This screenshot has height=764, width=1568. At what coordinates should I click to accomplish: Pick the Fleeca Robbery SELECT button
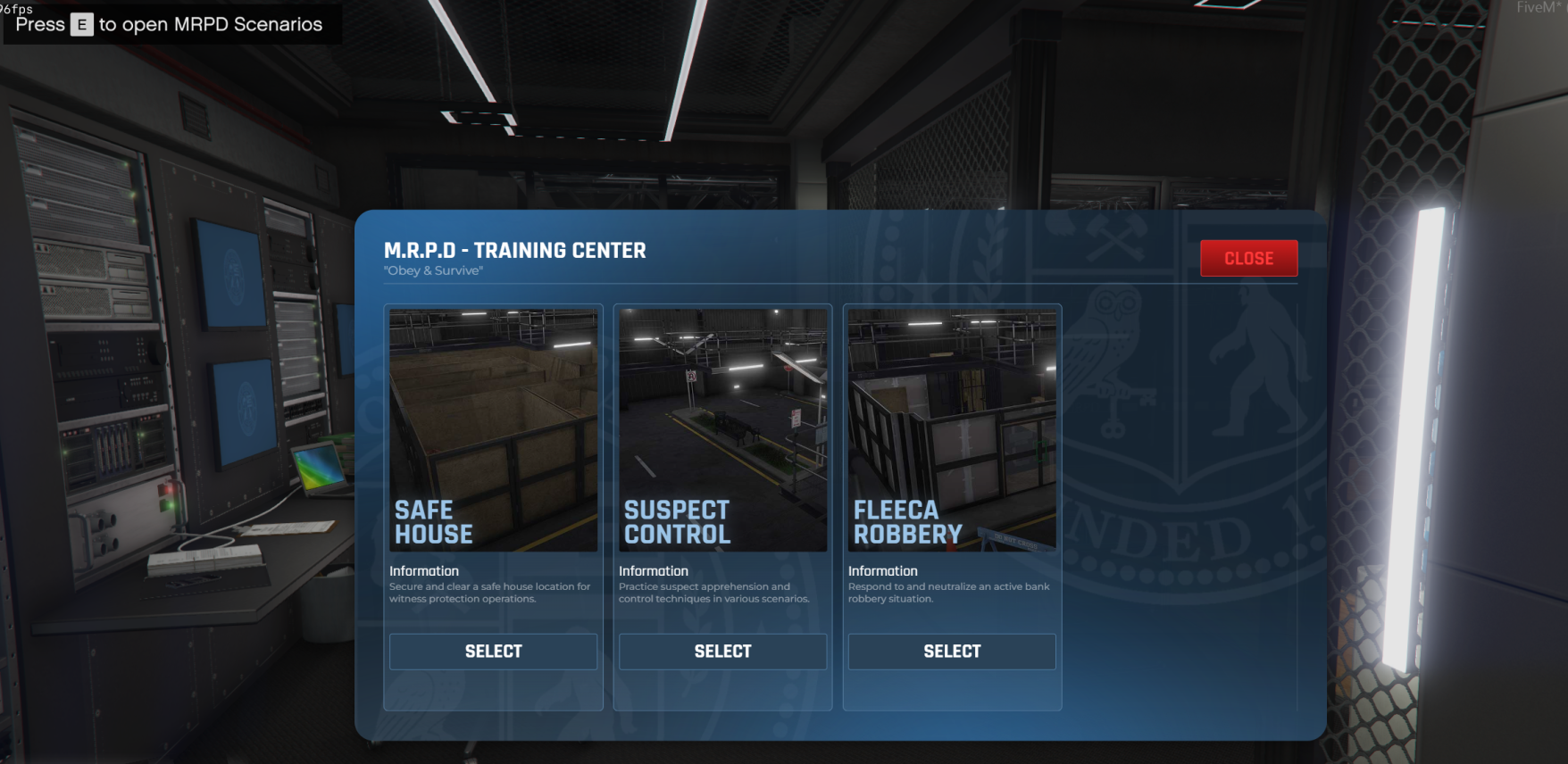click(x=952, y=652)
